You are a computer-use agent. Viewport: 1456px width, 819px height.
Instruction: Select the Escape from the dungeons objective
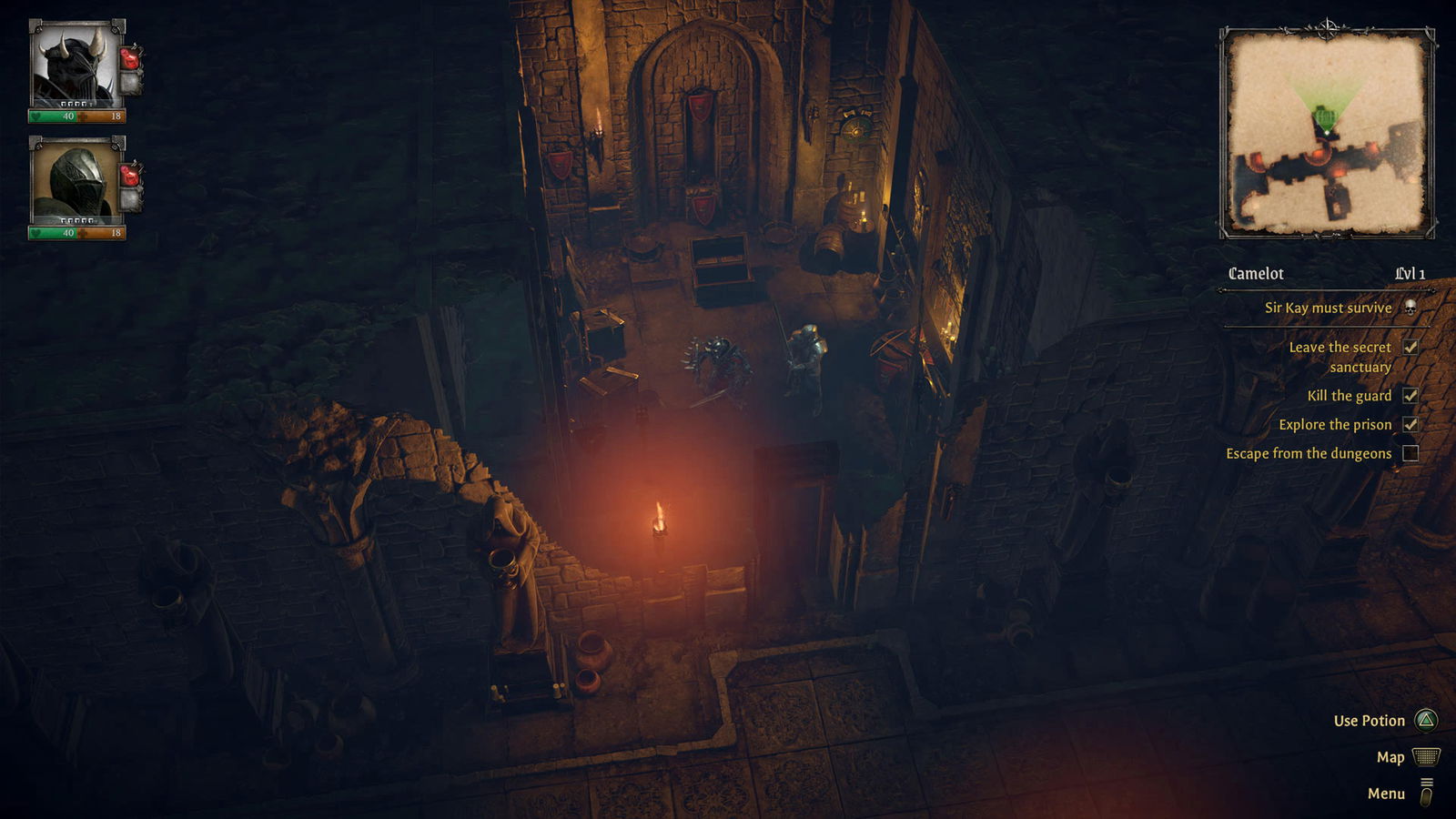click(1309, 453)
